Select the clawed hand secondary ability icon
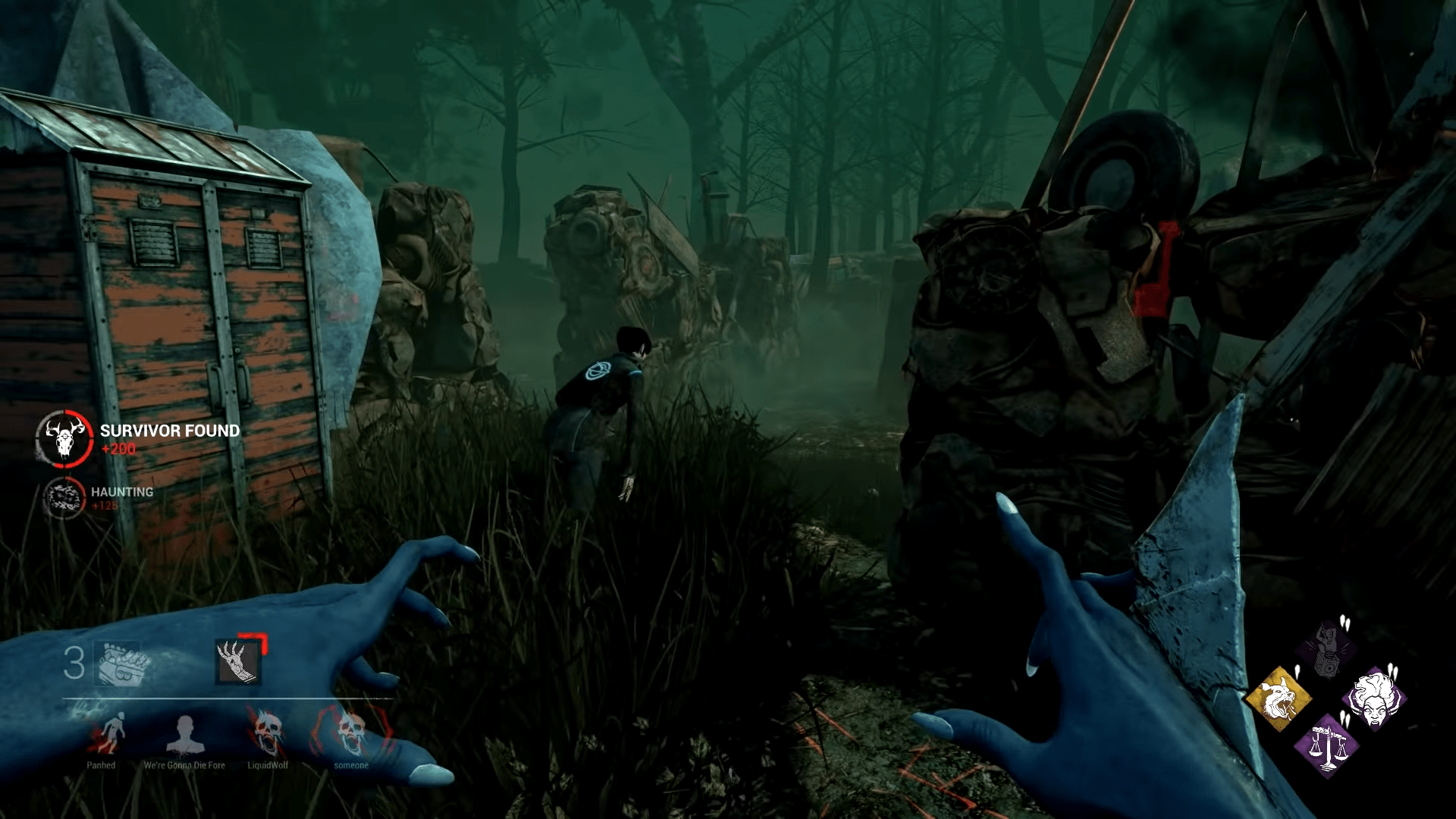This screenshot has width=1456, height=819. (x=237, y=661)
